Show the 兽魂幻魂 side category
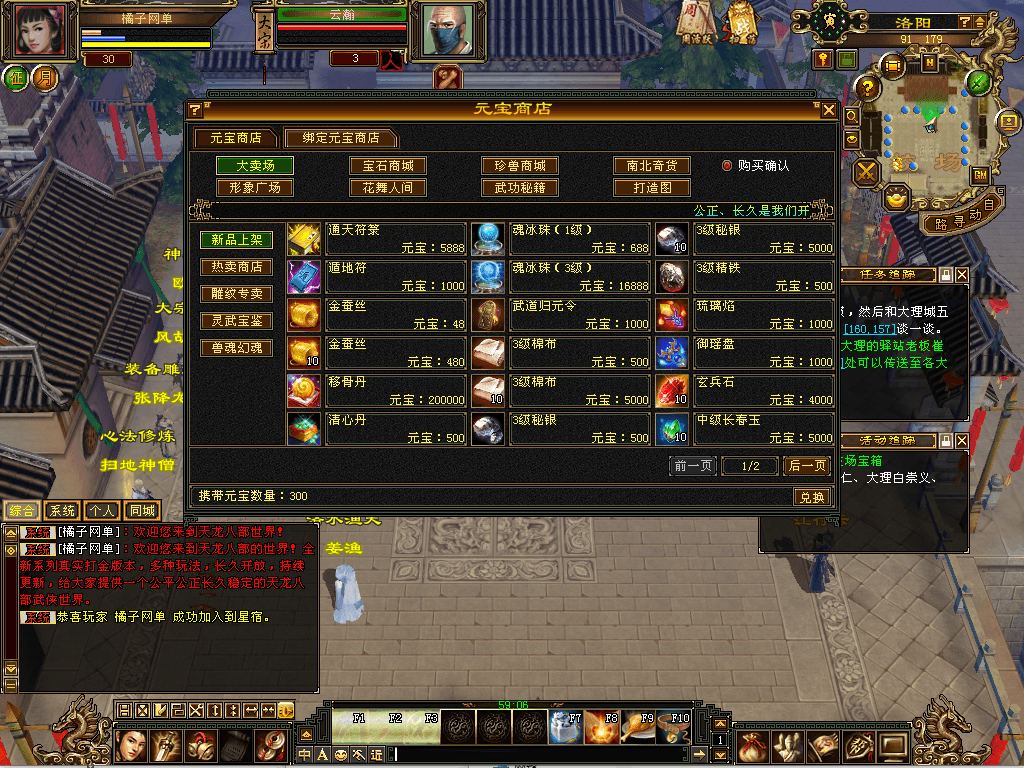 (236, 348)
